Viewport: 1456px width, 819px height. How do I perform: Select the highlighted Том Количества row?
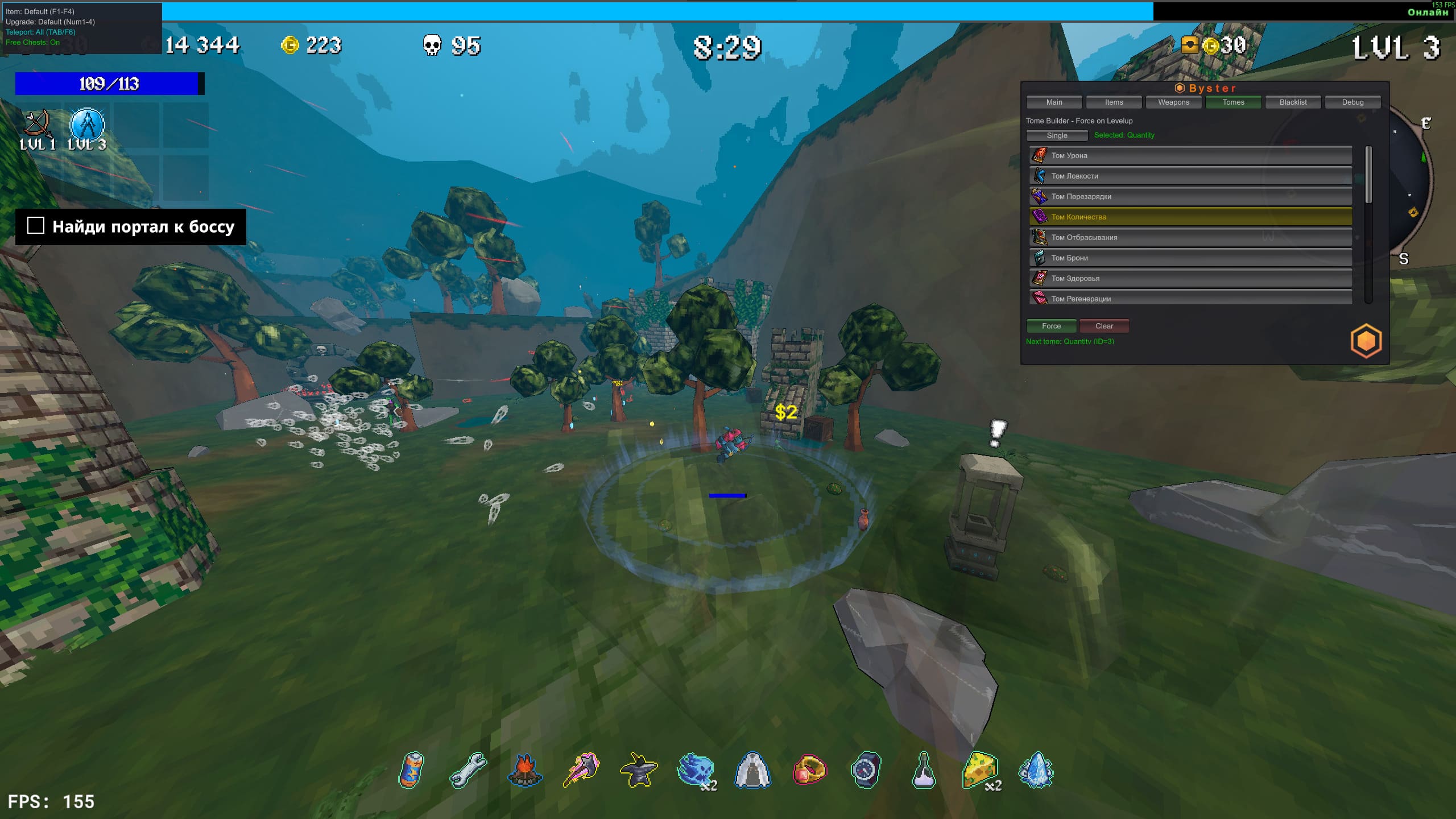(1190, 217)
